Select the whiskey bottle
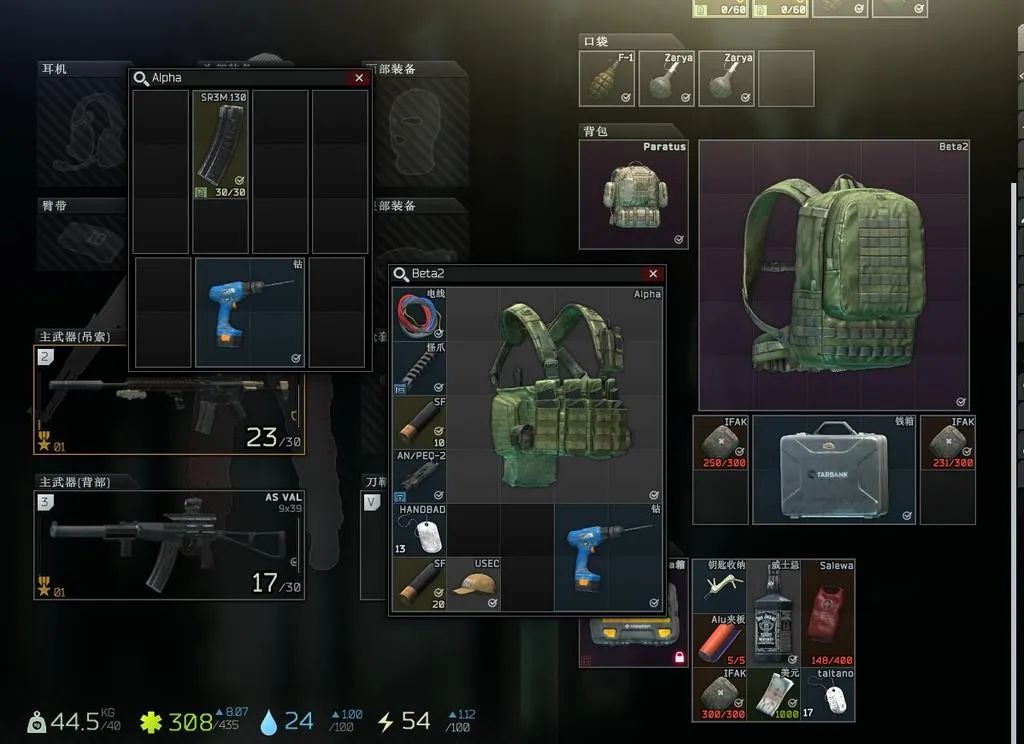This screenshot has height=744, width=1024. [x=773, y=612]
